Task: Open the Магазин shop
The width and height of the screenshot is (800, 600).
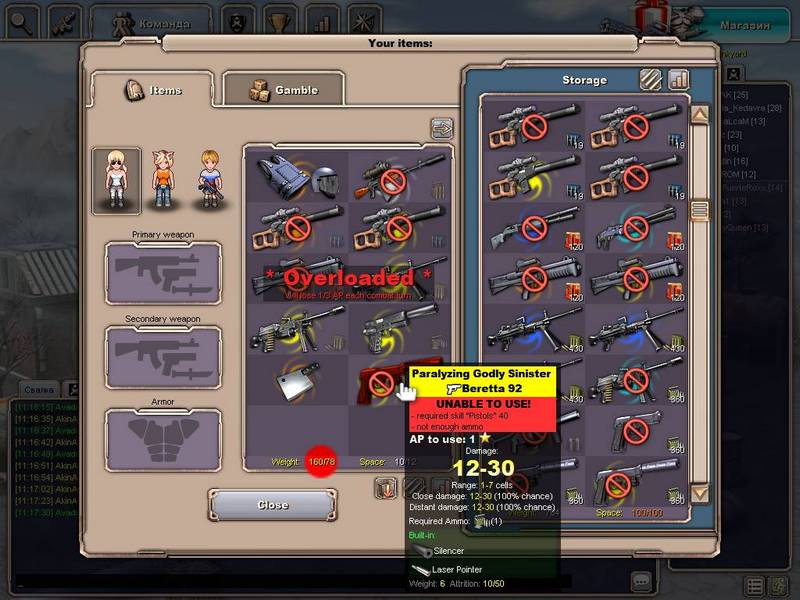Action: coord(746,24)
